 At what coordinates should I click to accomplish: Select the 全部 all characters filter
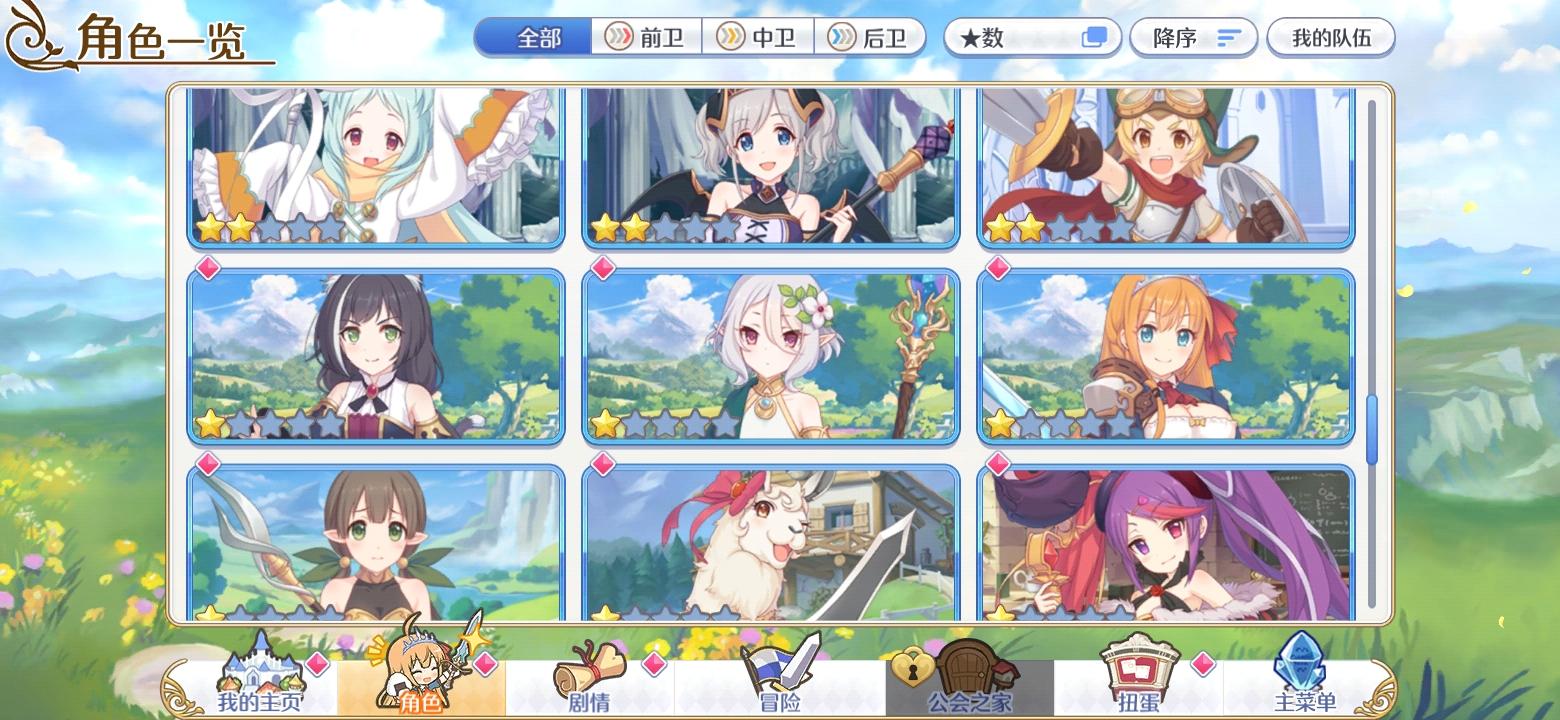534,36
